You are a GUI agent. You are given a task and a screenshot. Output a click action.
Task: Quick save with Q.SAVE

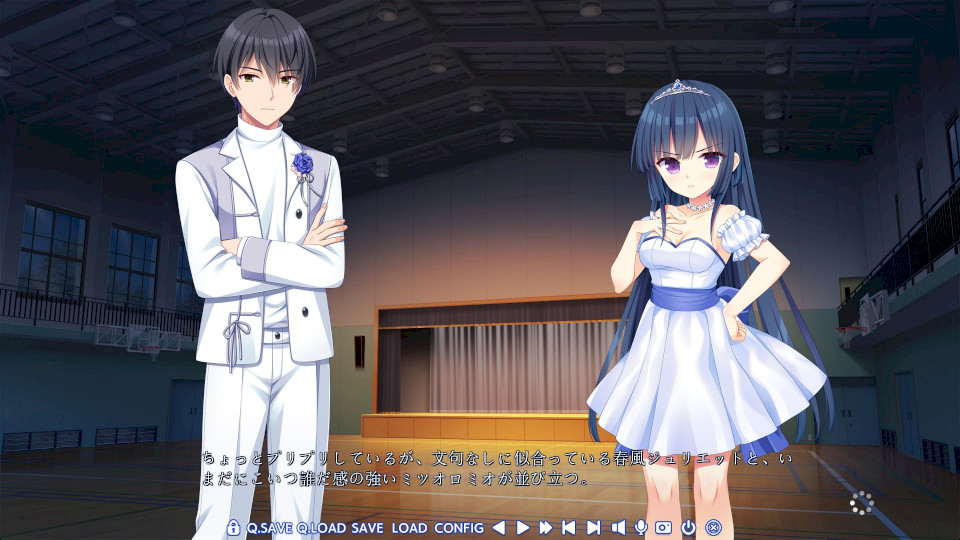pyautogui.click(x=269, y=527)
